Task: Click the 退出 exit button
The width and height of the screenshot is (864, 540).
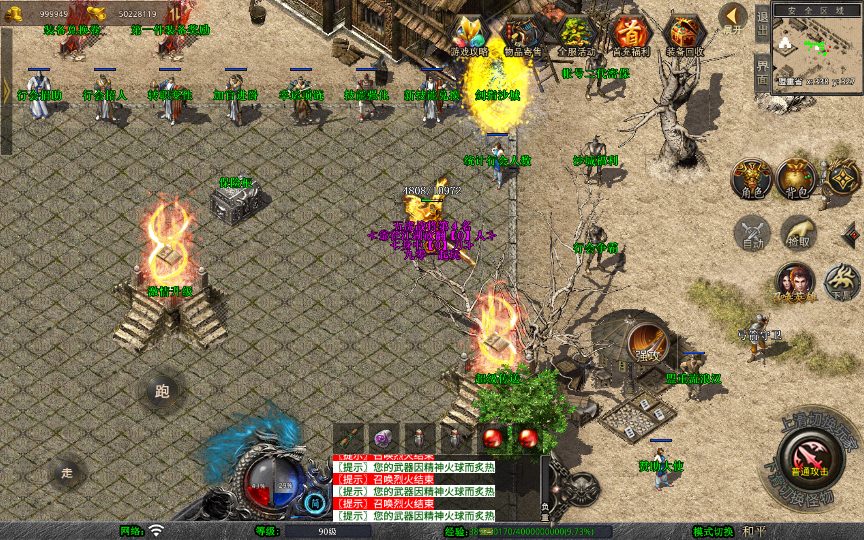Action: [761, 19]
